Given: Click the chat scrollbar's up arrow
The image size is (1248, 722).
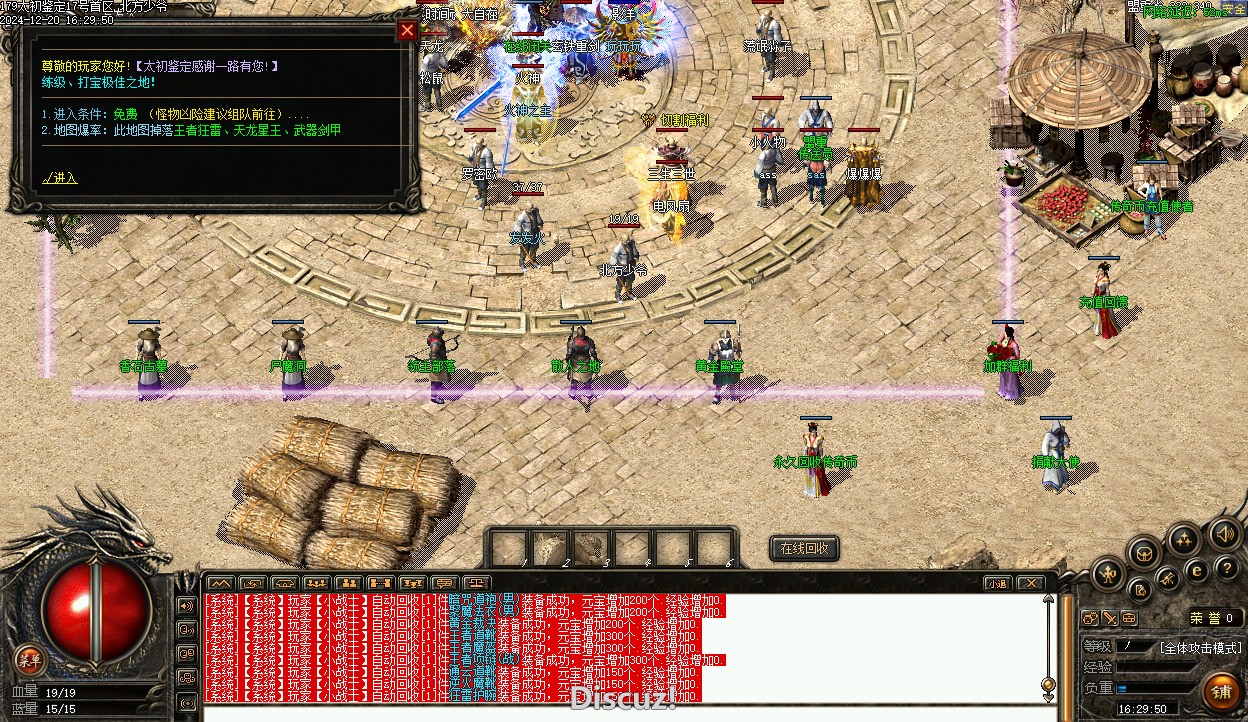Looking at the screenshot, I should tap(1048, 601).
